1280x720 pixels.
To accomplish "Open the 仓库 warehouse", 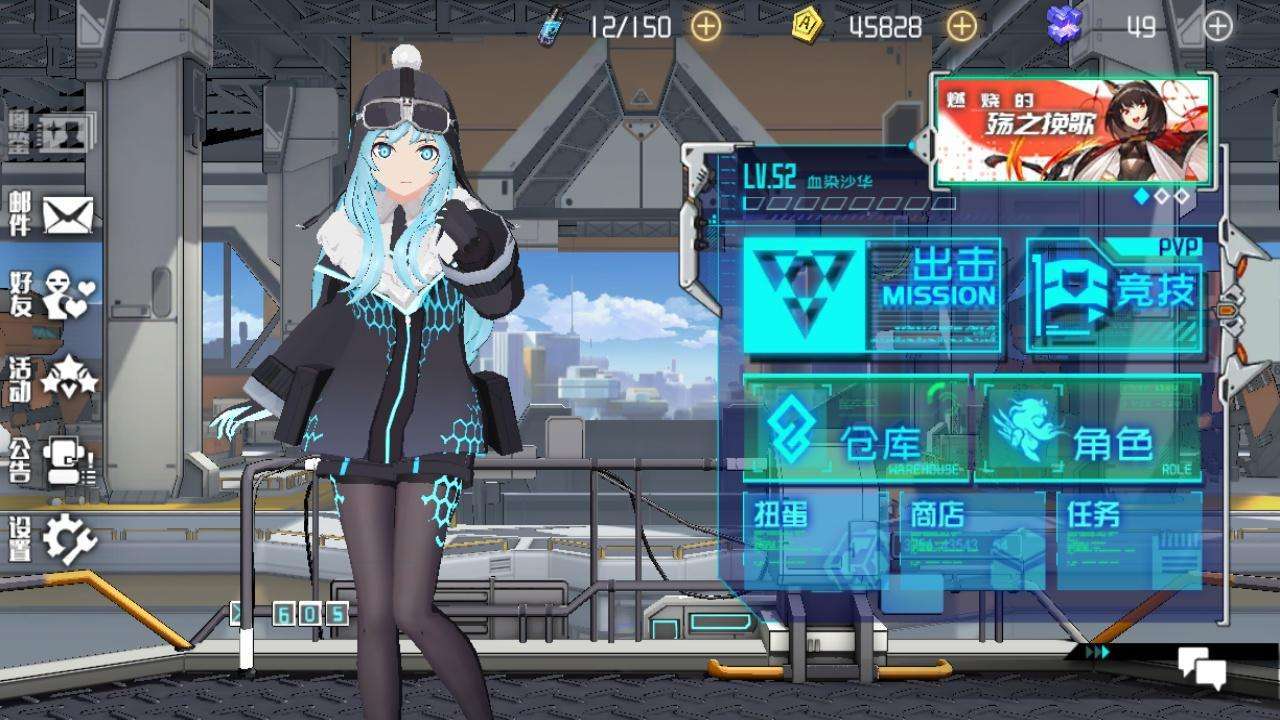I will [x=856, y=430].
